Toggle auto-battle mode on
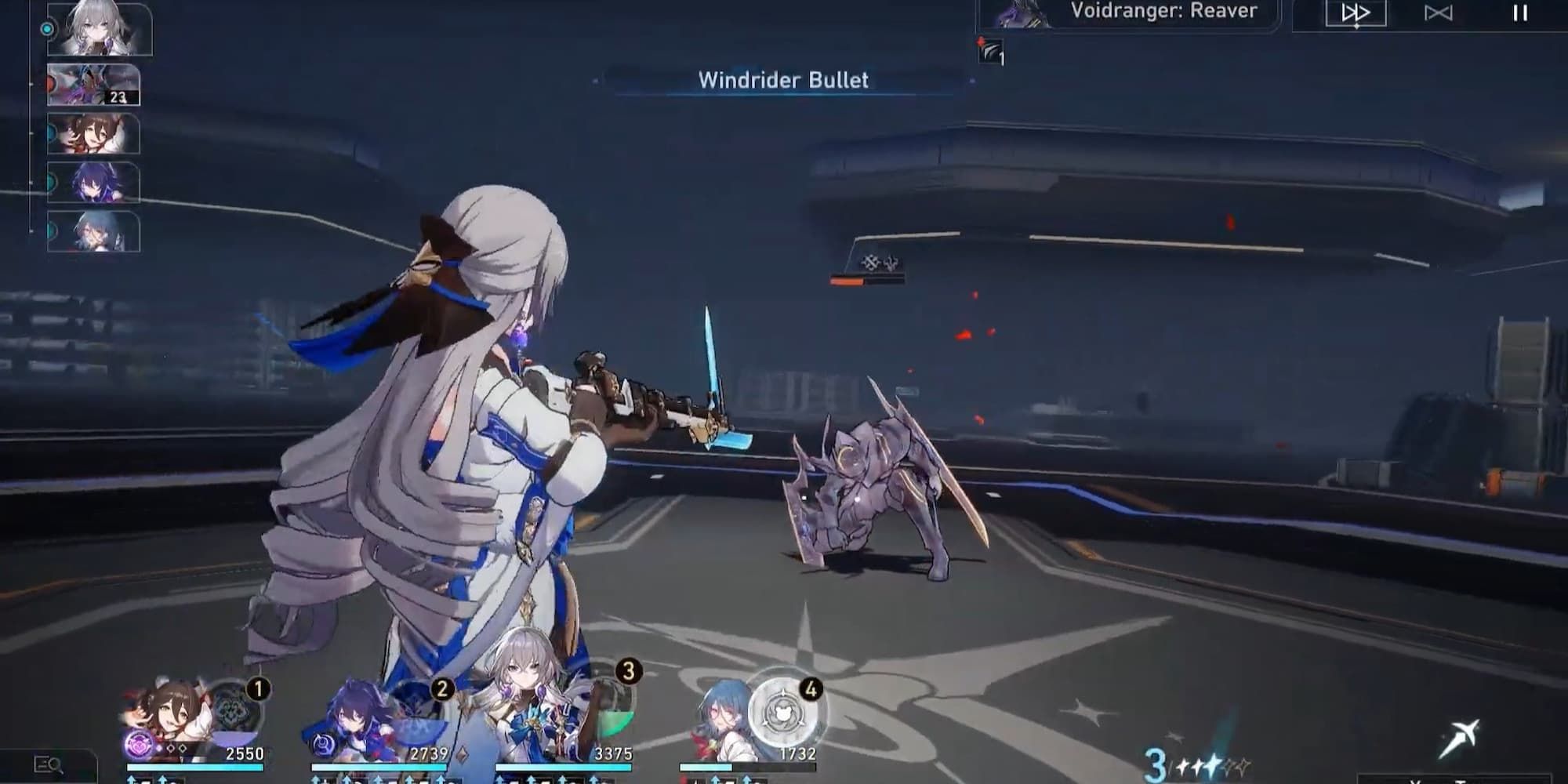Viewport: 1568px width, 784px height. [1439, 13]
